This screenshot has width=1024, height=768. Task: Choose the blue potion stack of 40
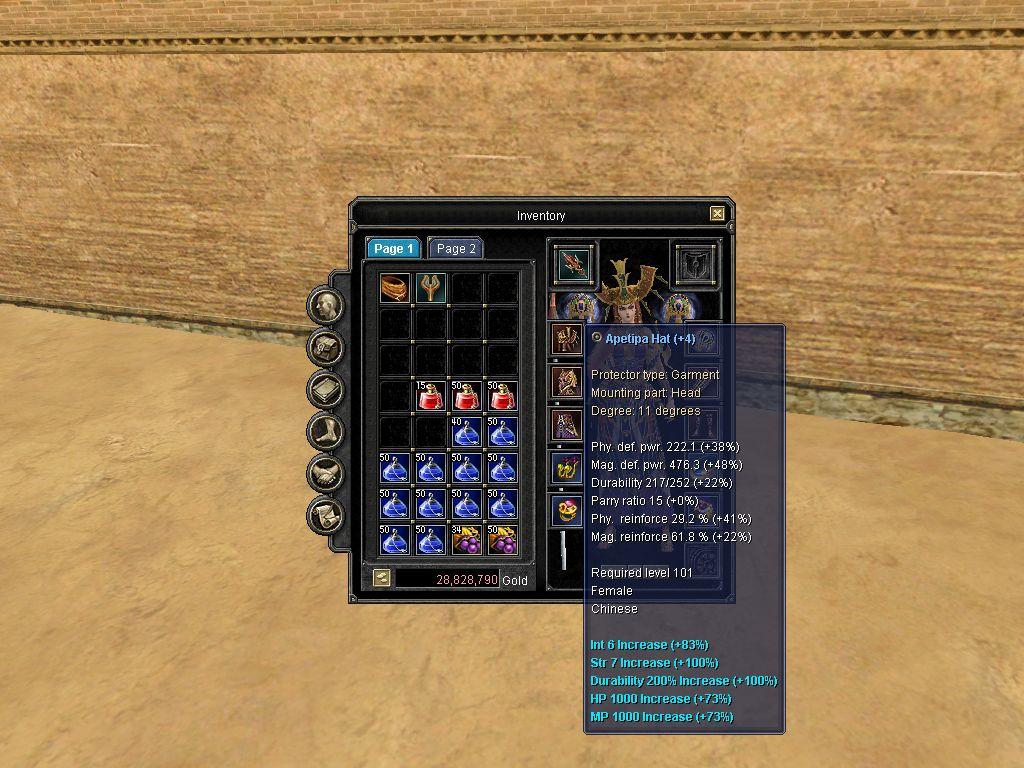(x=466, y=433)
